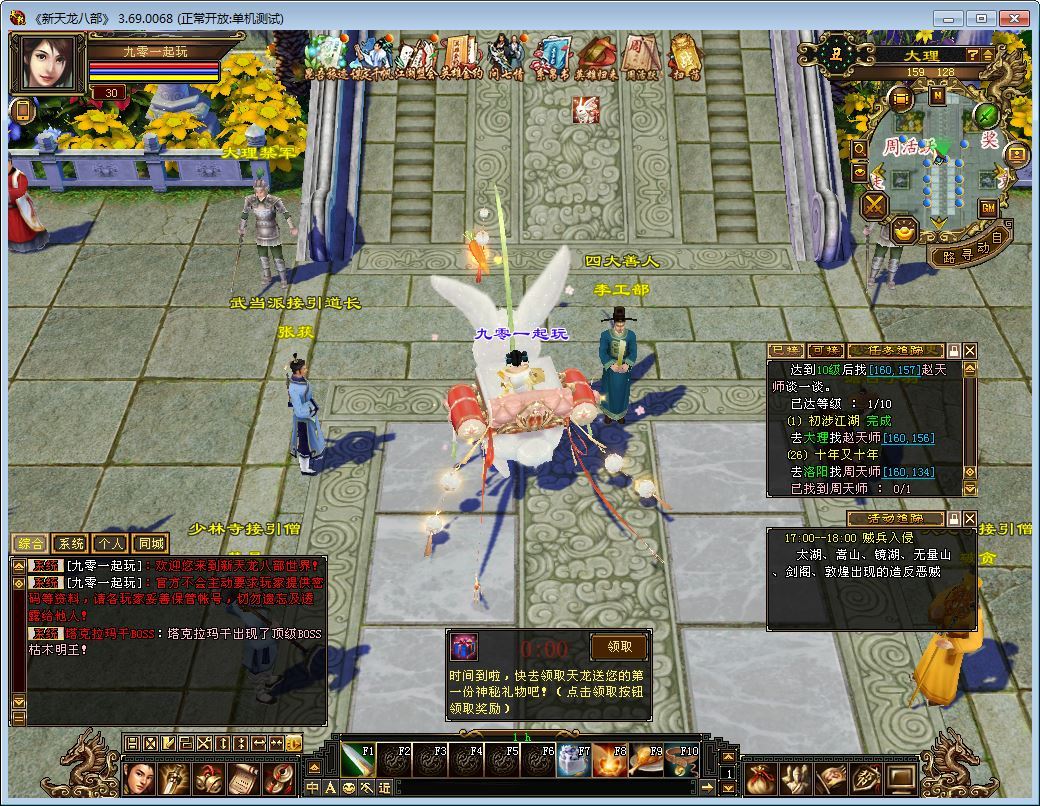The image size is (1040, 806).
Task: Click the GM button on the minimap
Action: pos(988,208)
